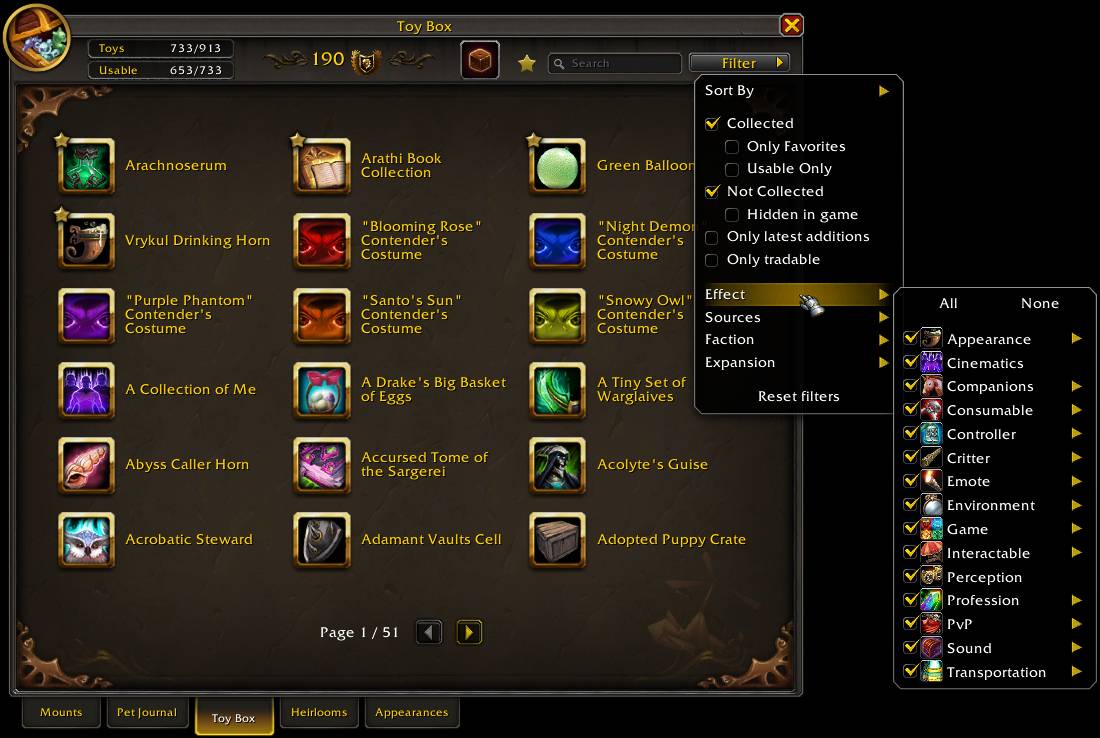This screenshot has height=738, width=1100.
Task: Toggle the Only Favorites checkbox
Action: (732, 147)
